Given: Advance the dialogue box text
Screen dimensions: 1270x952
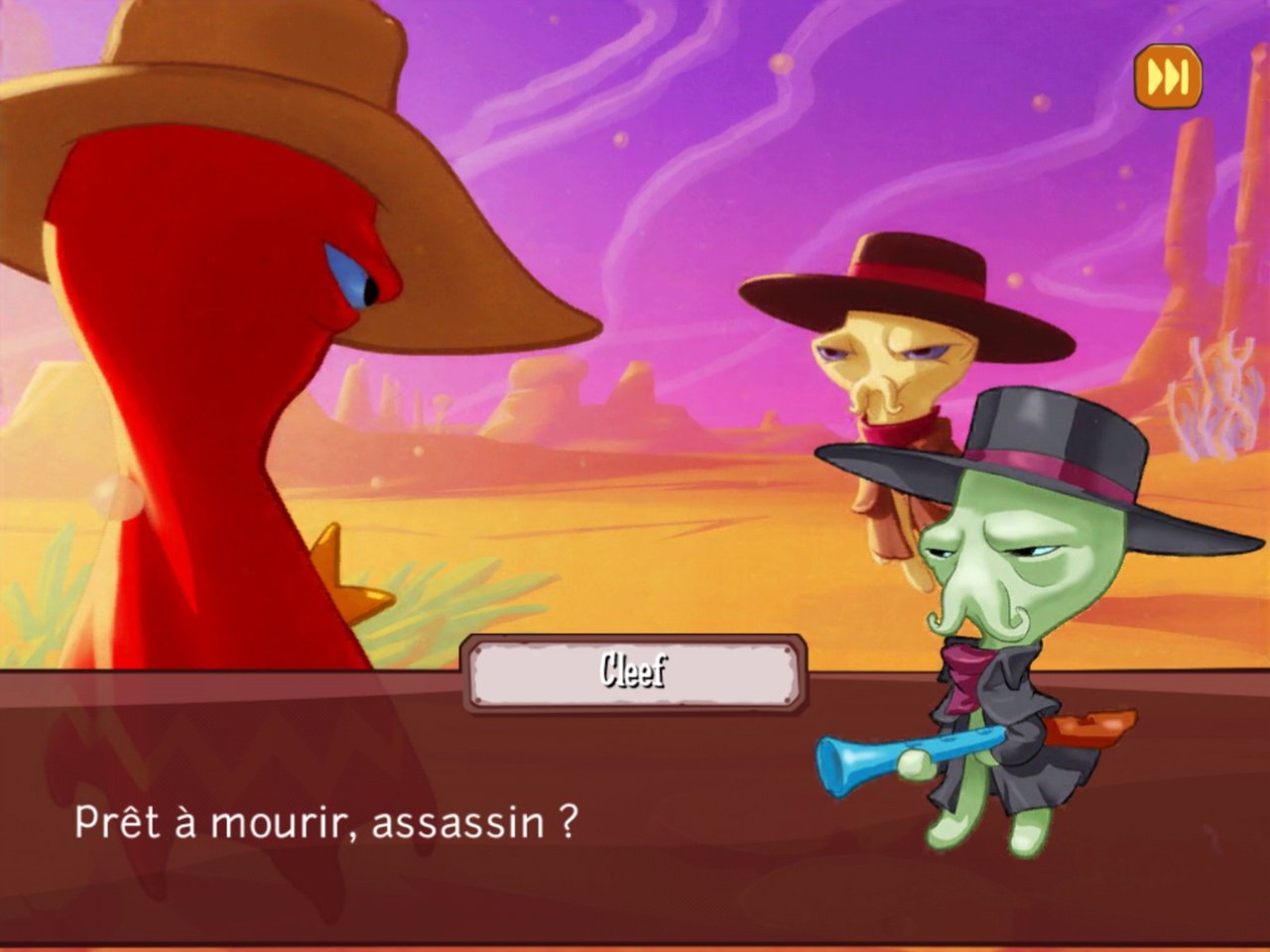Looking at the screenshot, I should click(496, 823).
